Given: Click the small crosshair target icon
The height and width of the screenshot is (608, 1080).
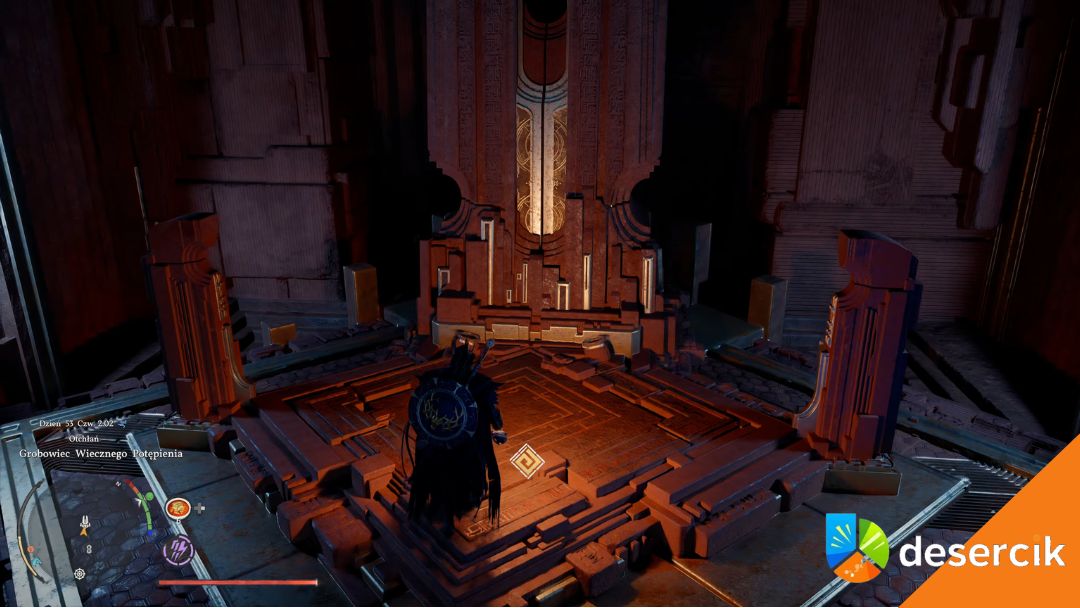Looking at the screenshot, I should coord(80,574).
